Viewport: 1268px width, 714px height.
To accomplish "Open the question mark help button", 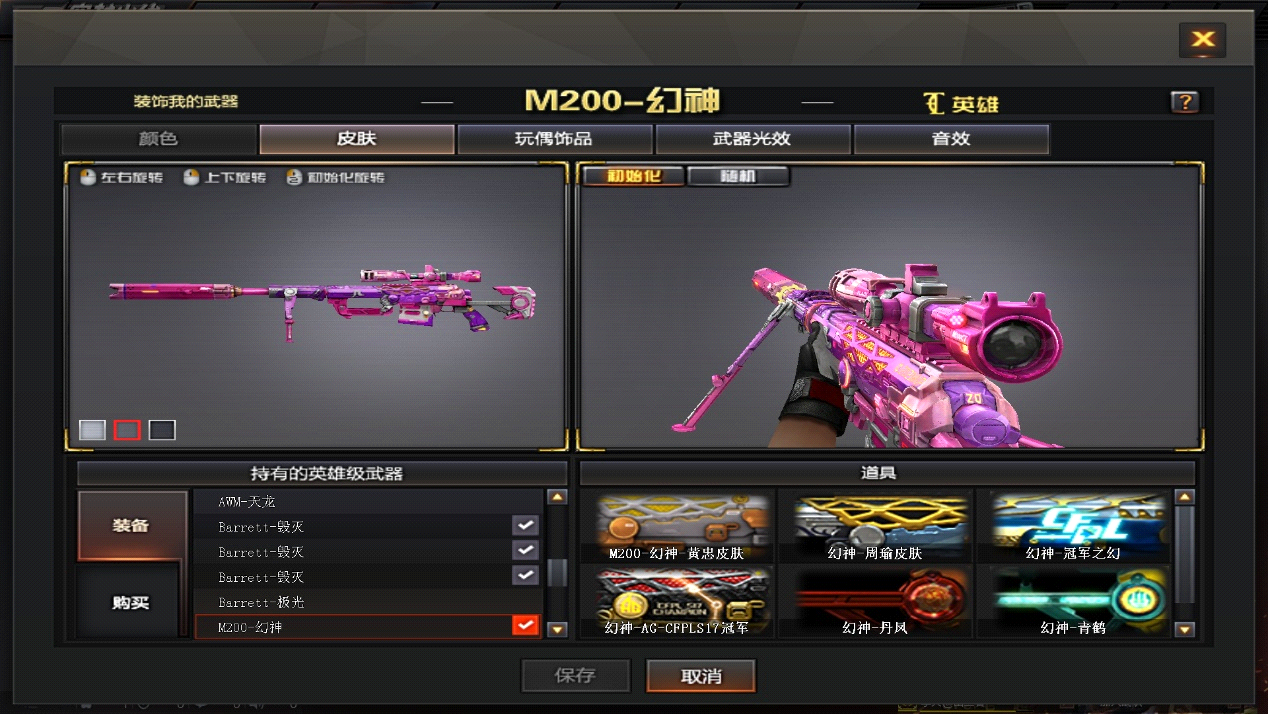I will click(1184, 102).
